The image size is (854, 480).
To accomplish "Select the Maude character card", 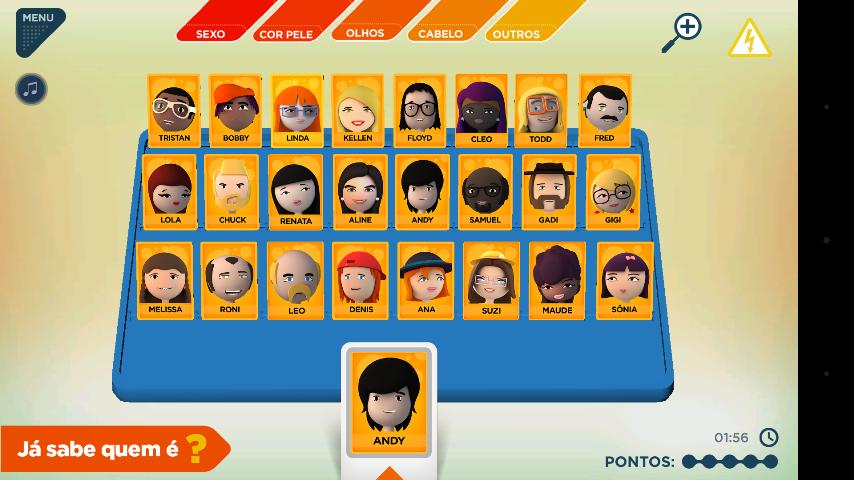I will click(x=557, y=280).
